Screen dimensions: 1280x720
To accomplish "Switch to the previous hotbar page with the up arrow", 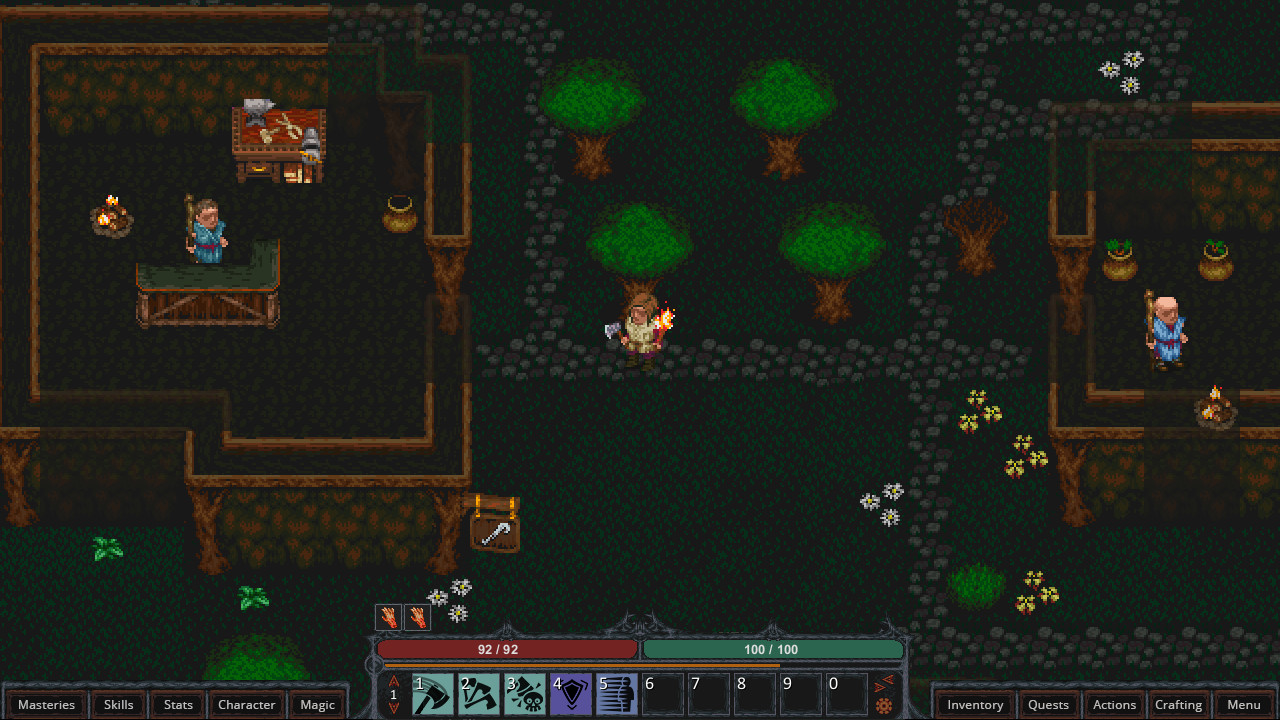I will (394, 681).
